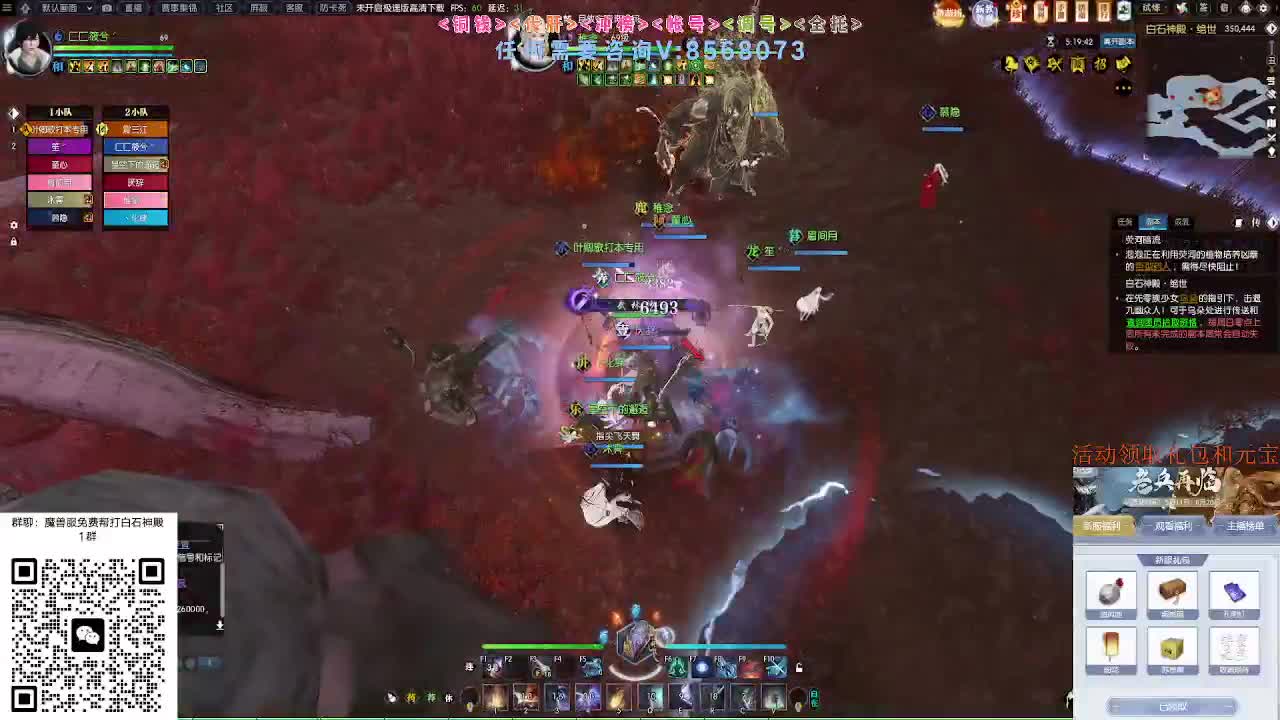Collapse the quest tracker panel arrow

point(1272,224)
